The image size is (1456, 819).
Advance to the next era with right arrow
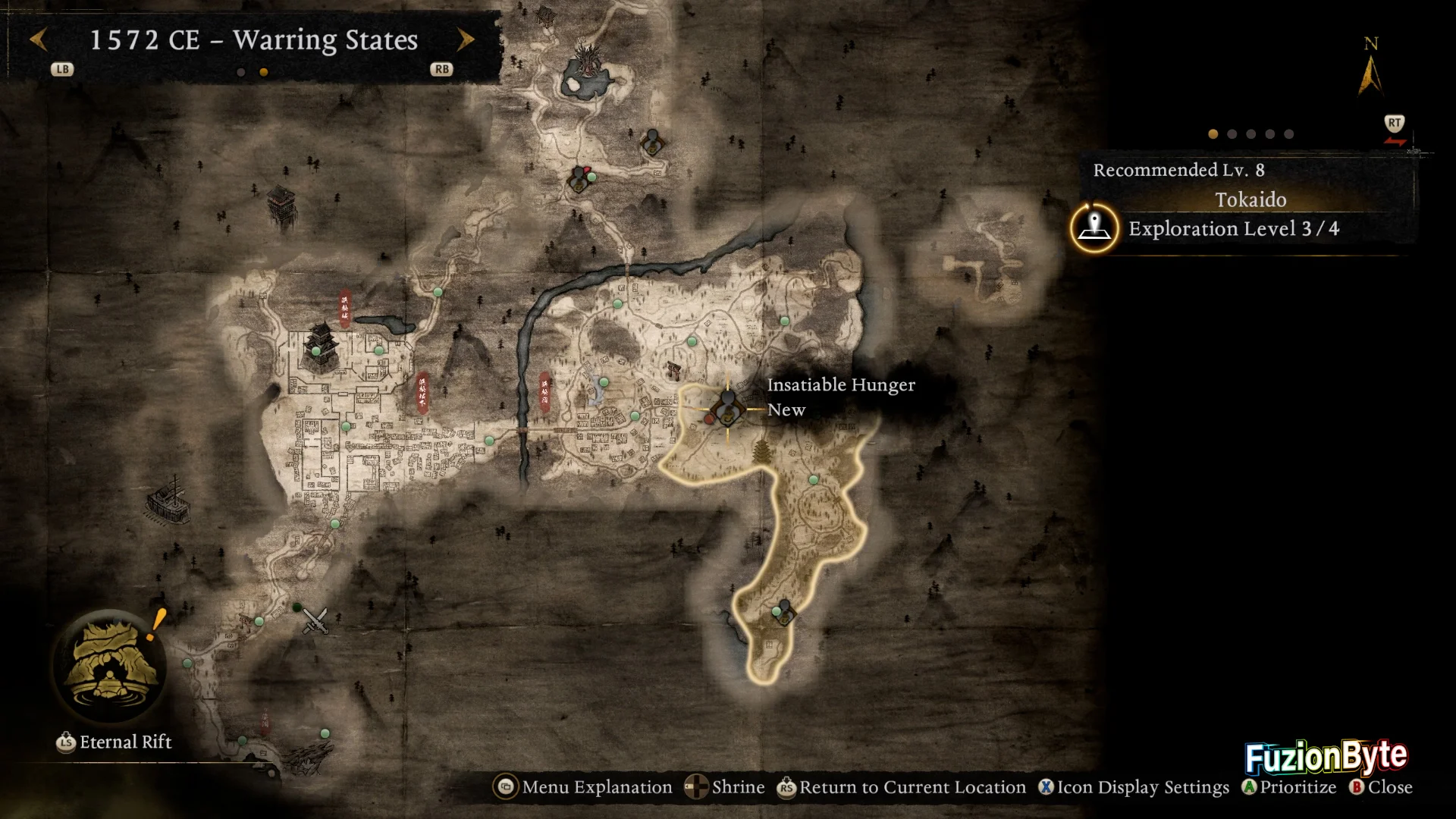(465, 40)
